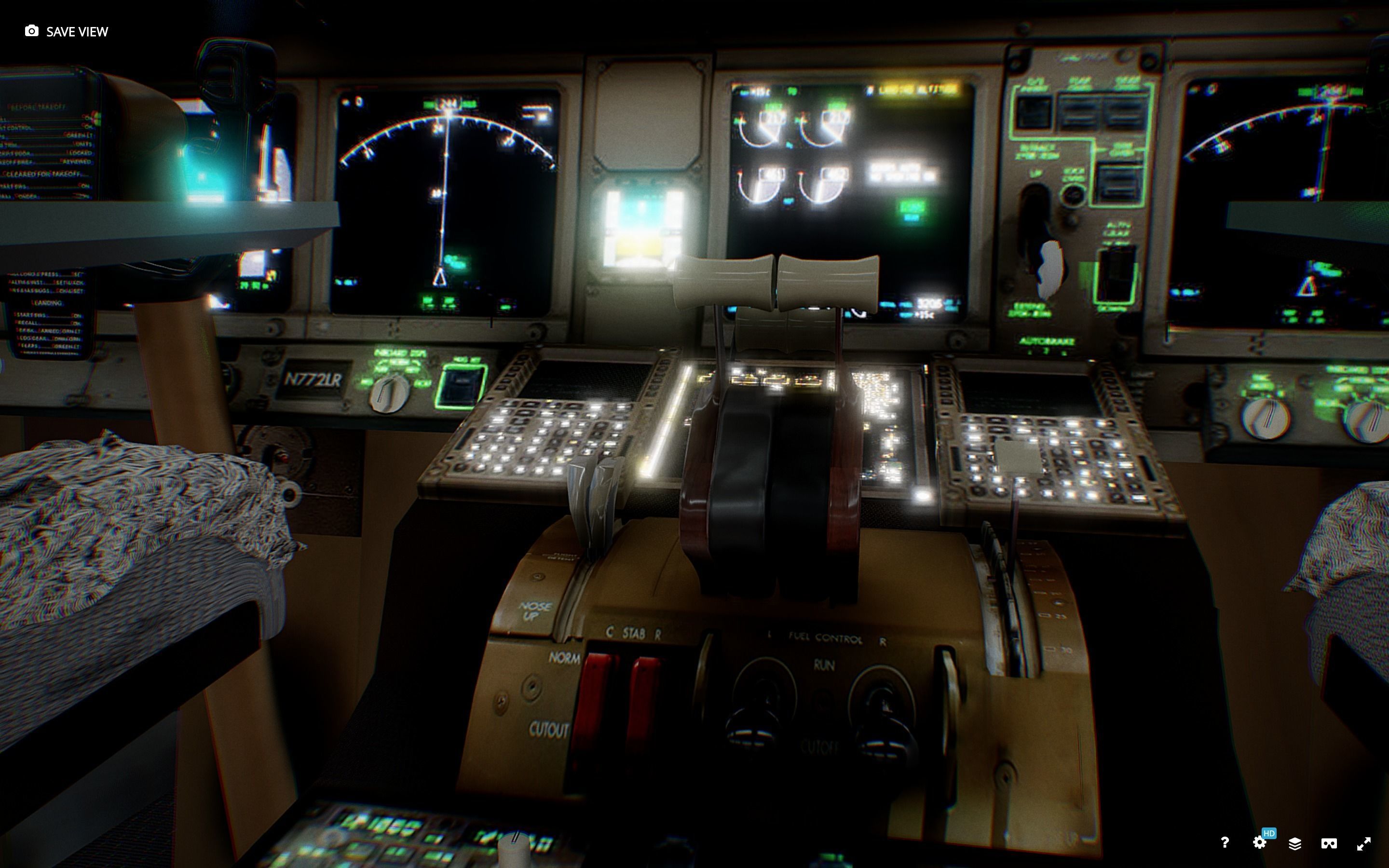Open help with the question mark icon

pos(1226,843)
